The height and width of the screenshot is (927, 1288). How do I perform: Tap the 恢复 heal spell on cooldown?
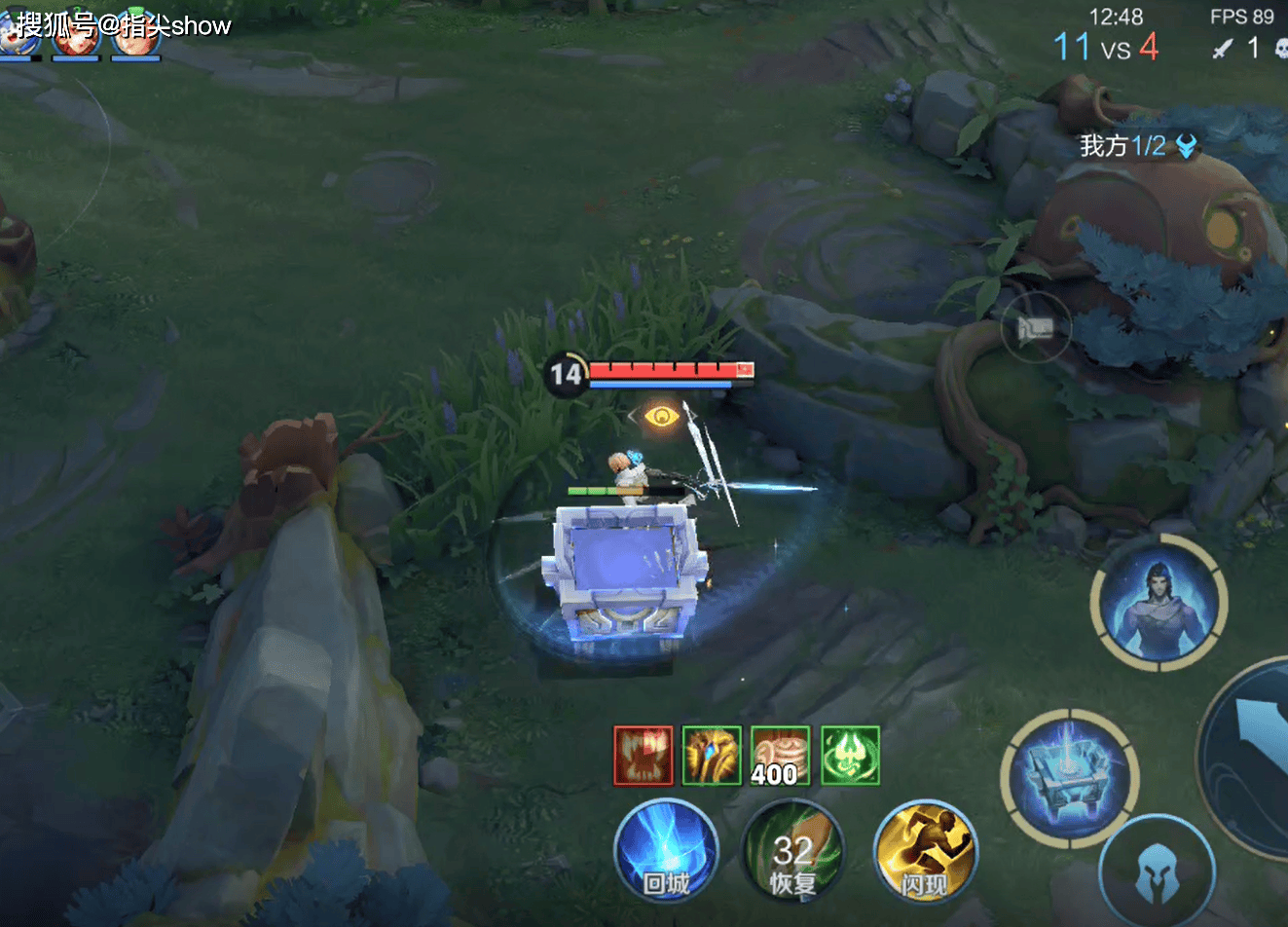pos(792,850)
